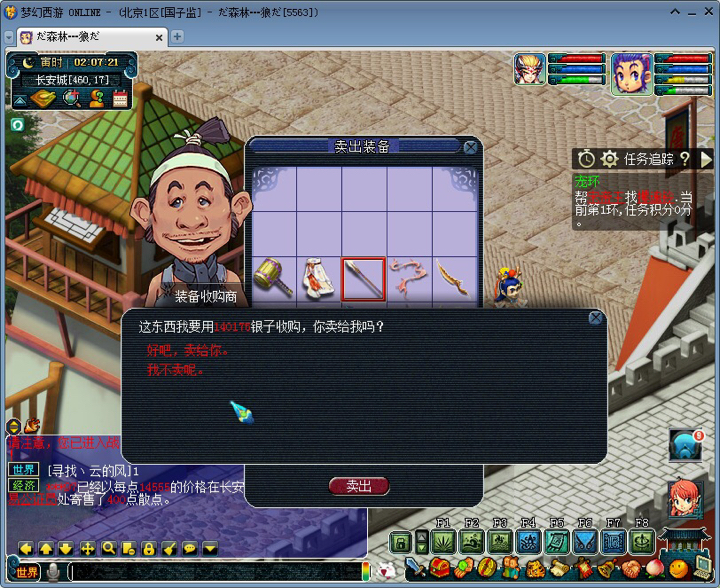The image size is (720, 588).
Task: Click the chat magnifier search button
Action: coord(108,548)
